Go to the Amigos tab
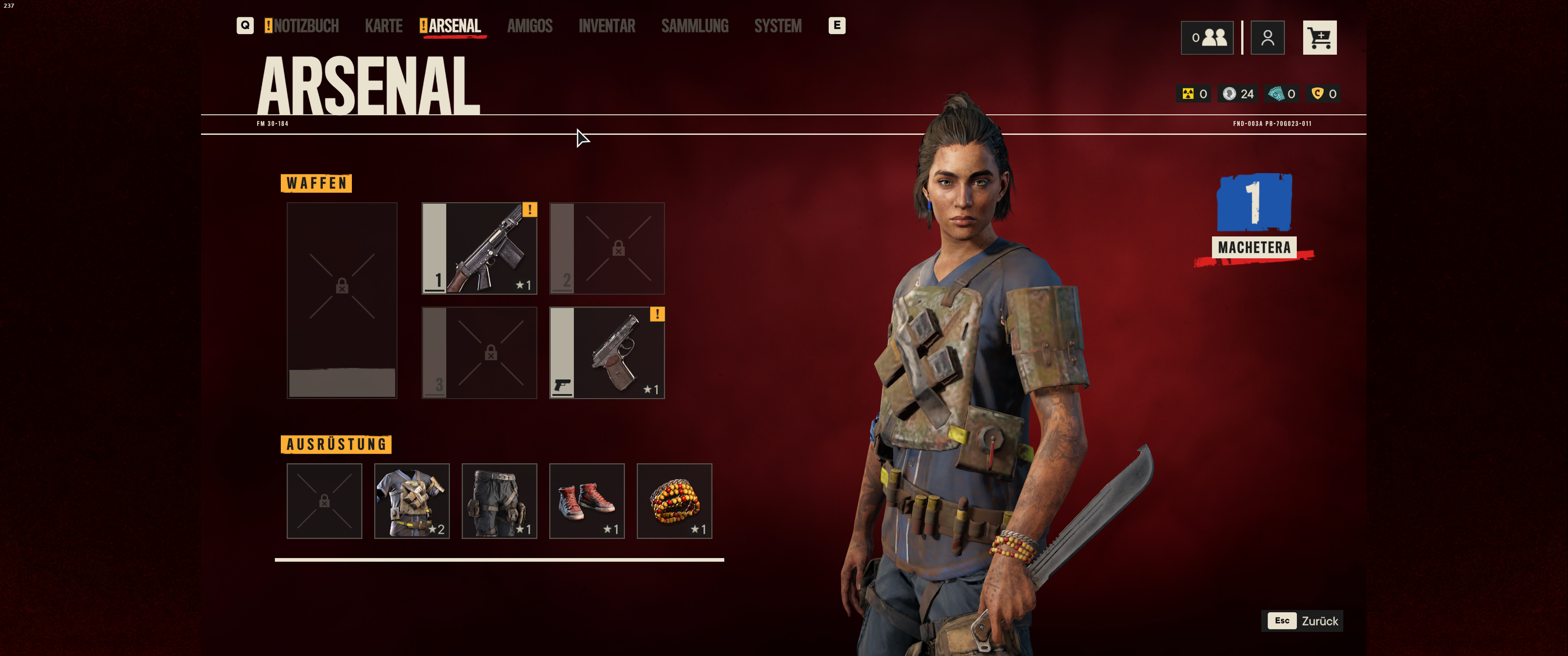This screenshot has height=656, width=1568. 530,26
